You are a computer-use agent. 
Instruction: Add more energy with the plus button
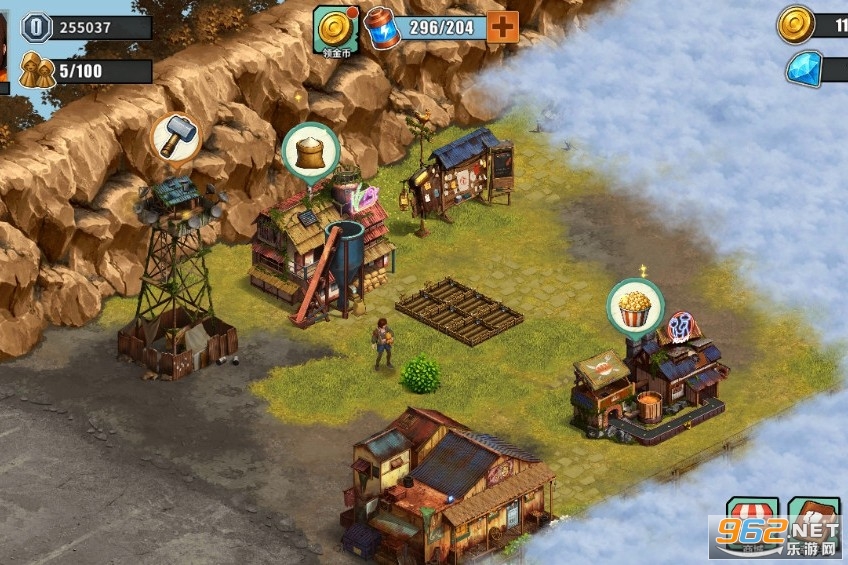[503, 27]
